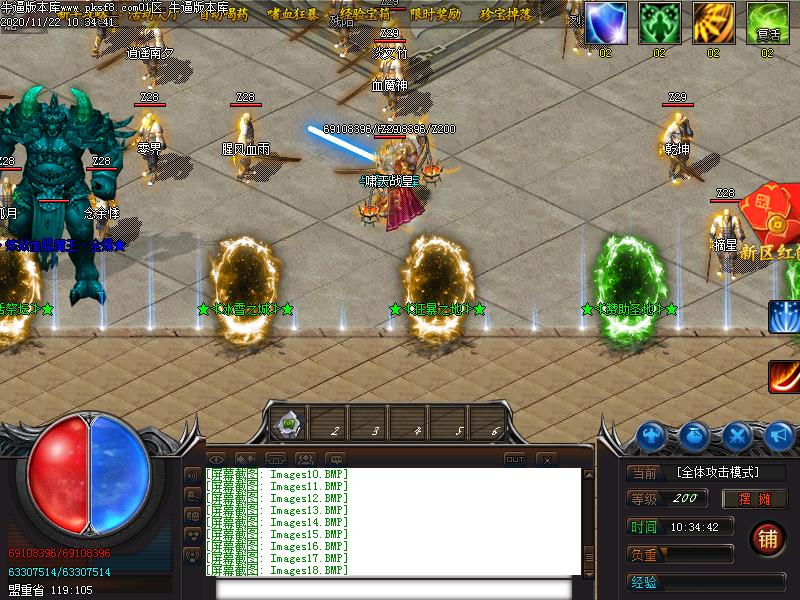The width and height of the screenshot is (800, 600).
Task: Open the 经验宝箱 experience chest menu
Action: coord(366,14)
